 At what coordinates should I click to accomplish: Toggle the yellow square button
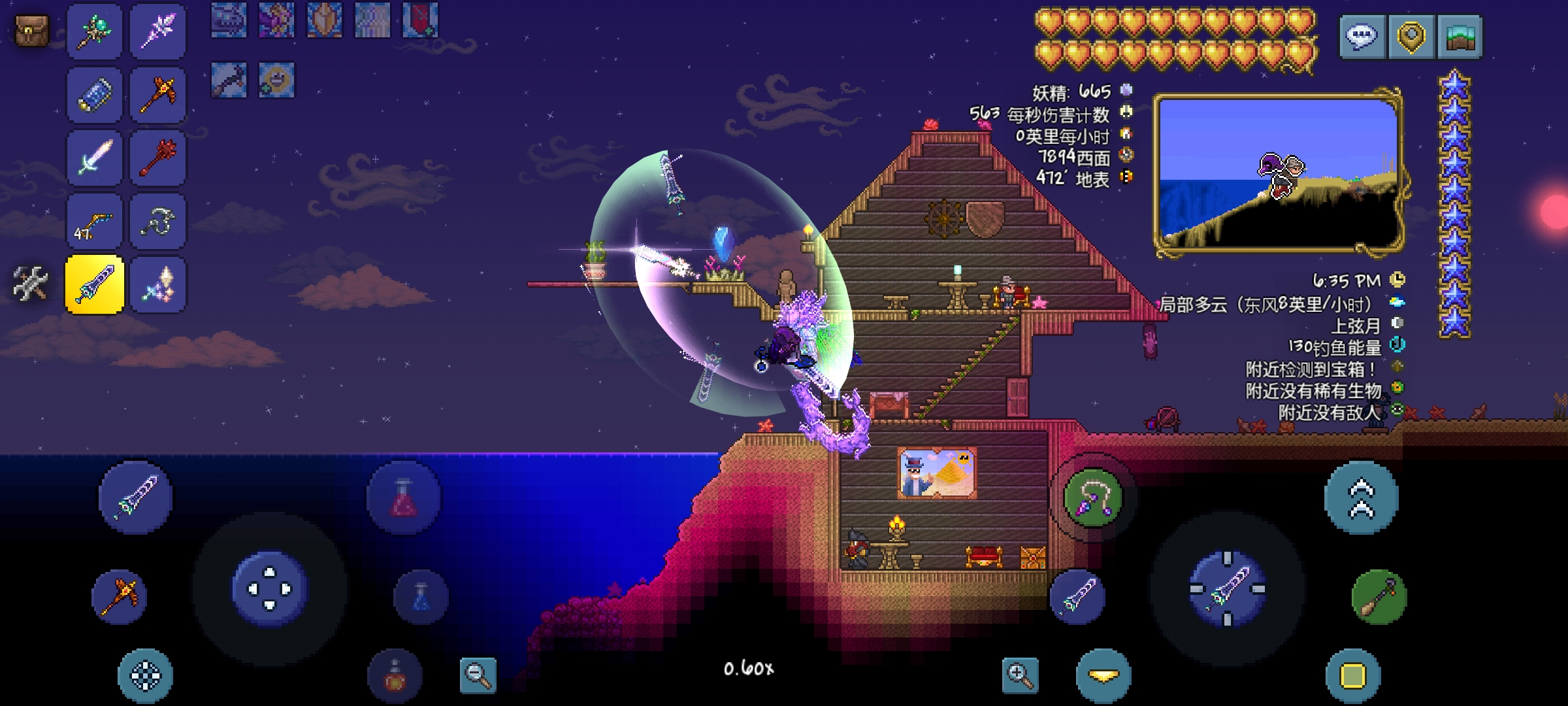point(1353,676)
